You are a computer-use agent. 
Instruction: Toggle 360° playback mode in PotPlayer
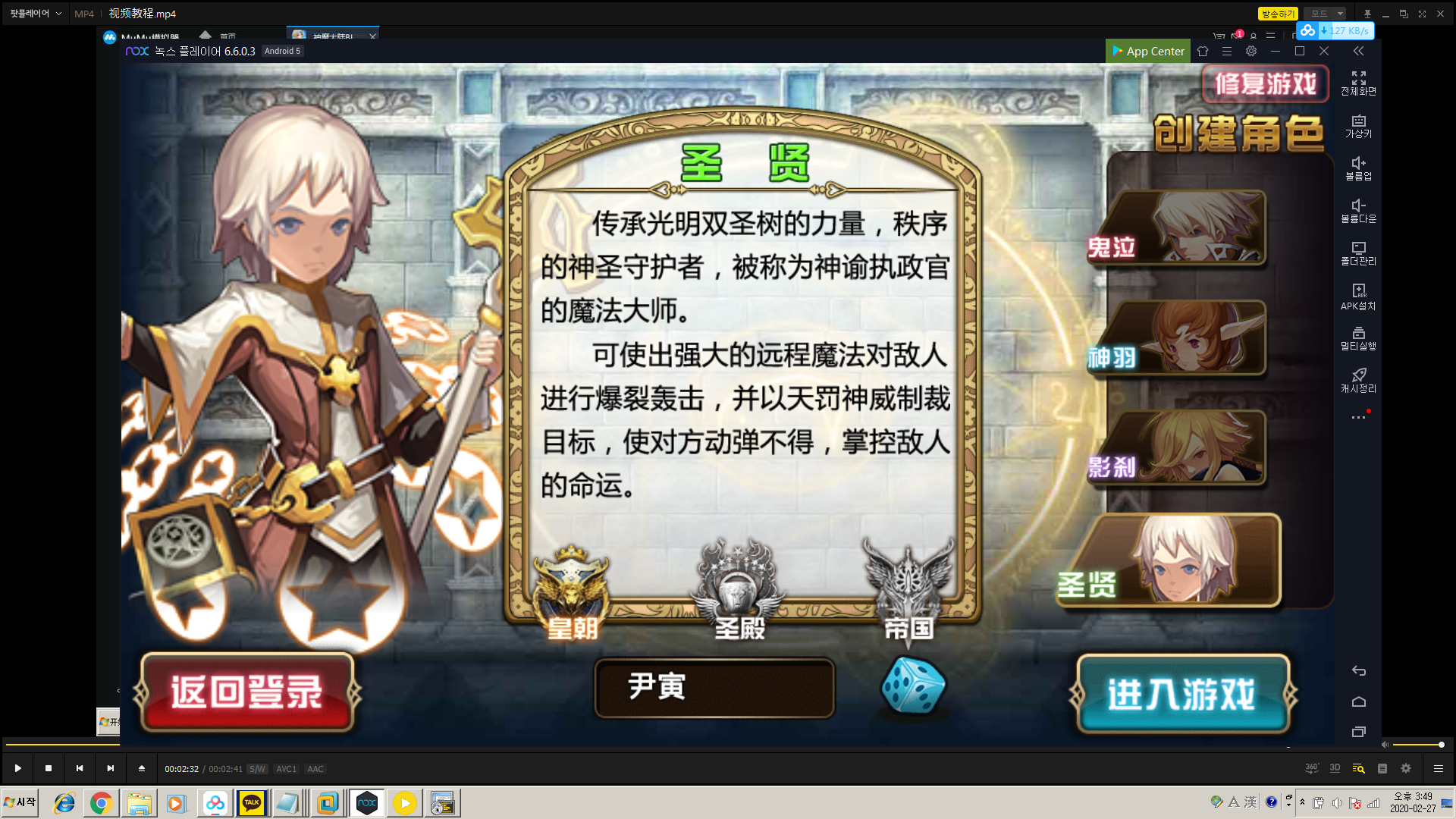1311,767
